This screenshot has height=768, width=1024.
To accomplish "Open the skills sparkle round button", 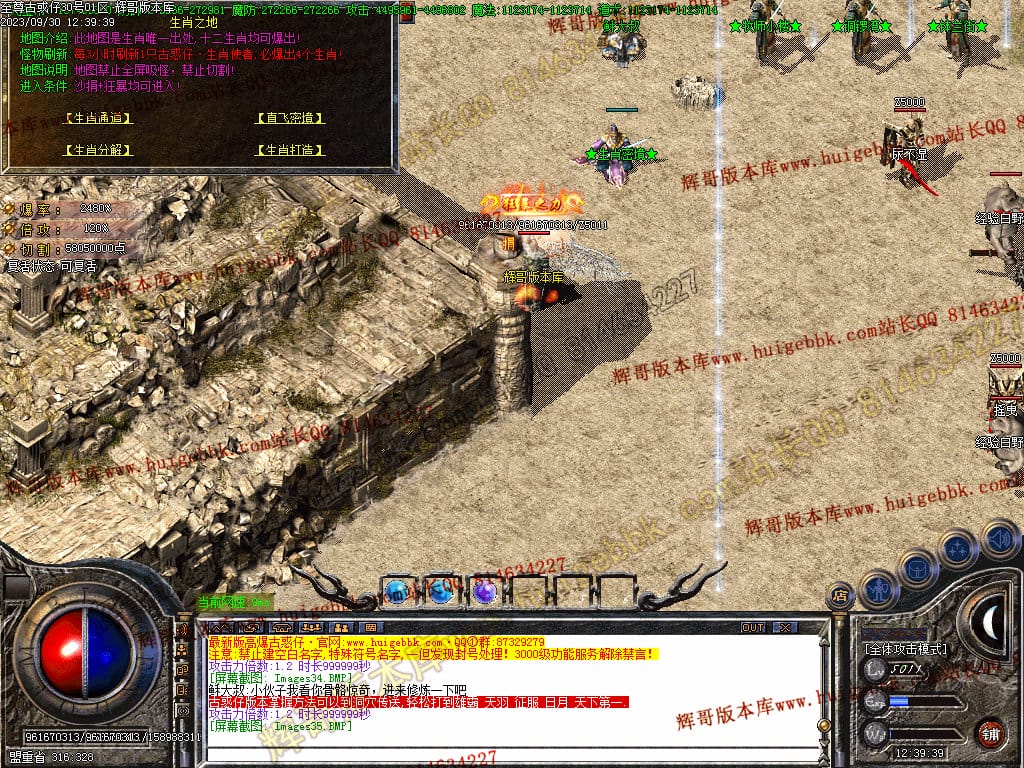I will [x=958, y=547].
